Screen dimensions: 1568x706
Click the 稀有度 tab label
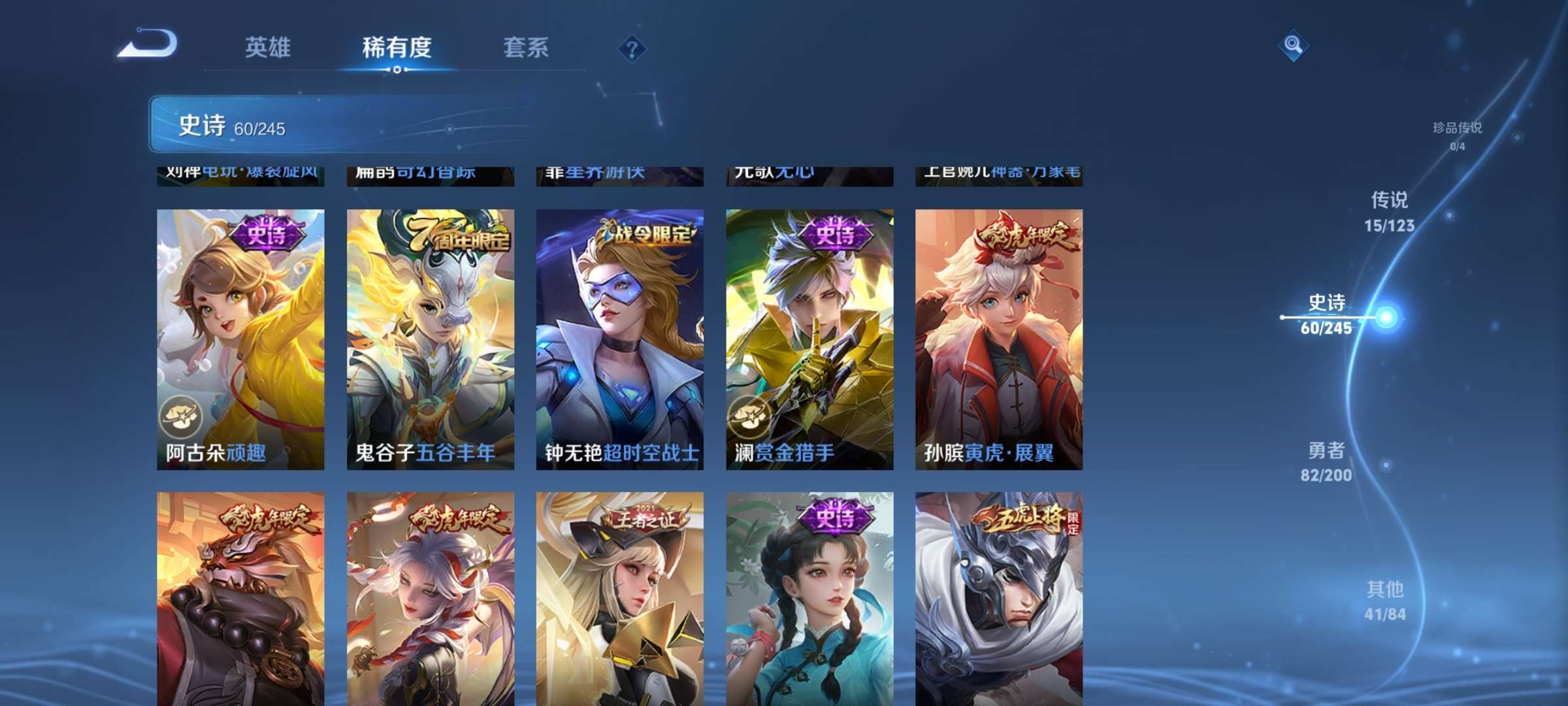tap(397, 47)
